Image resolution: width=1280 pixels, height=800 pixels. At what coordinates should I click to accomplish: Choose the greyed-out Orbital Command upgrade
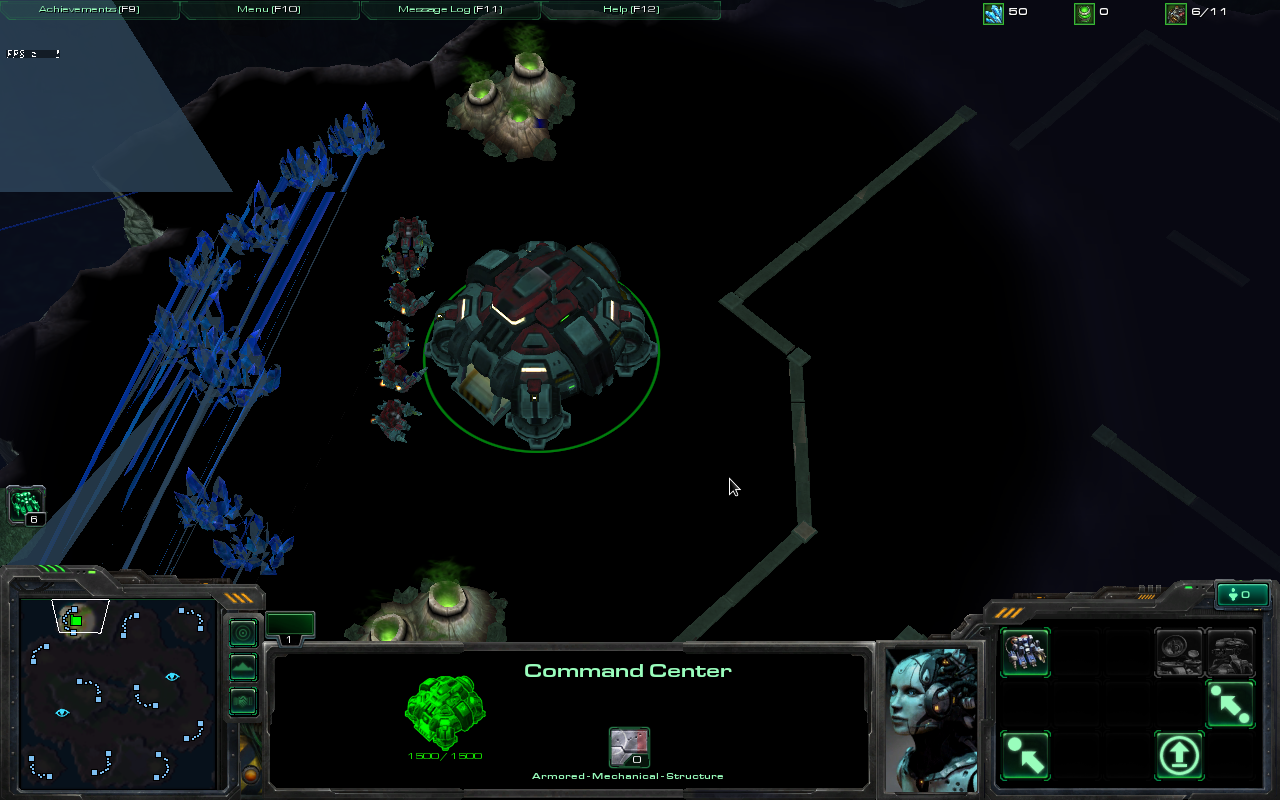point(1179,652)
